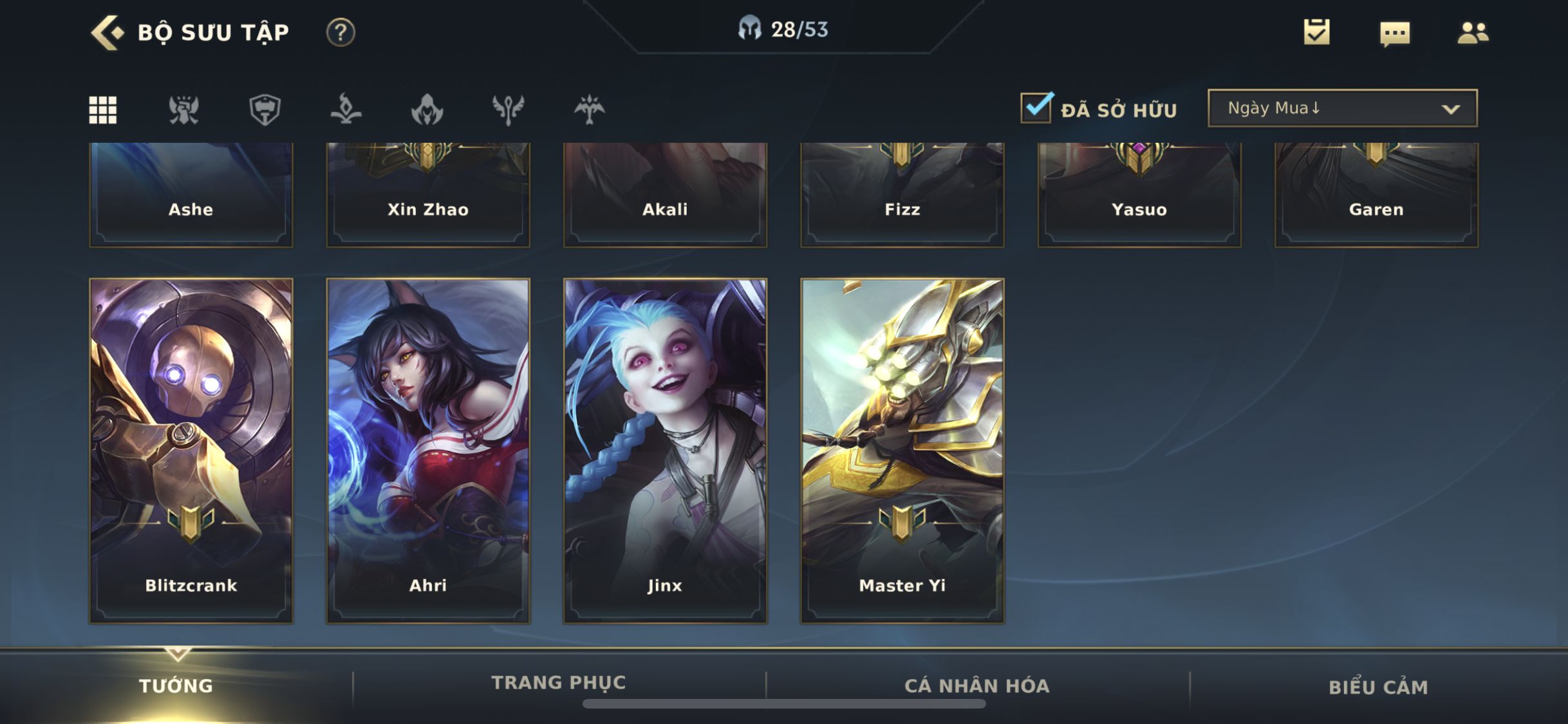This screenshot has width=1568, height=724.
Task: Open the Biểu Cảm tab
Action: 1378,687
